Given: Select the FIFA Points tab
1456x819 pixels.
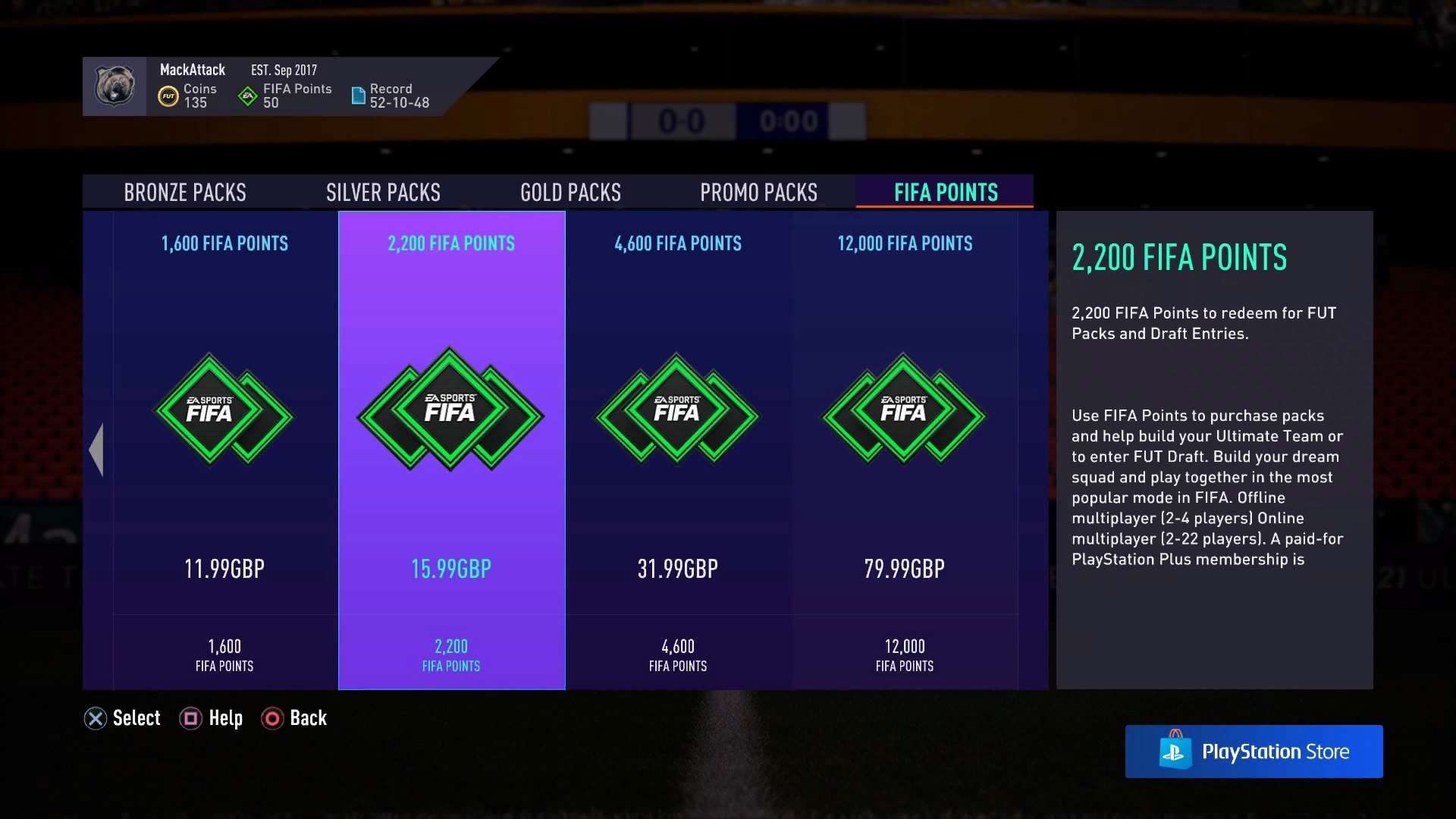Looking at the screenshot, I should click(x=945, y=193).
